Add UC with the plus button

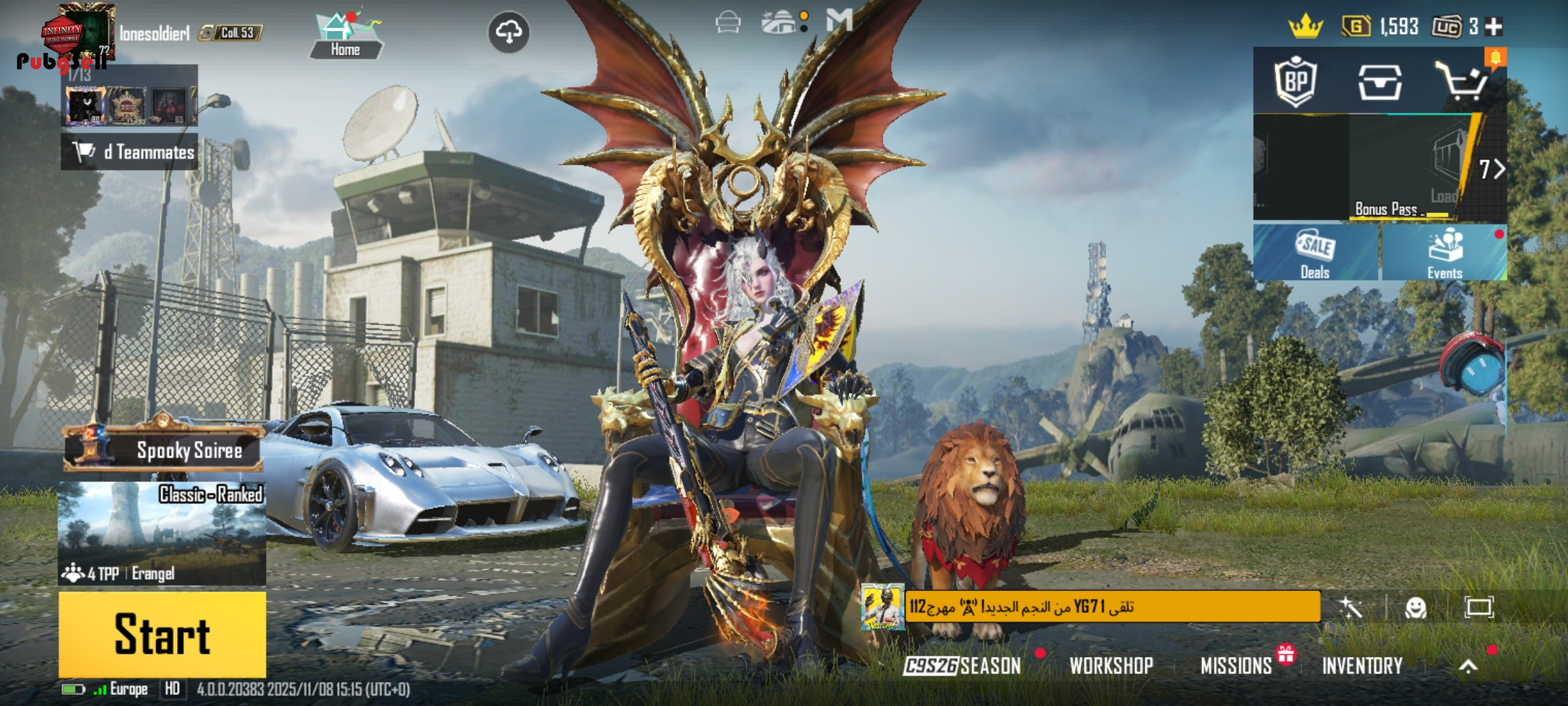pyautogui.click(x=1494, y=27)
